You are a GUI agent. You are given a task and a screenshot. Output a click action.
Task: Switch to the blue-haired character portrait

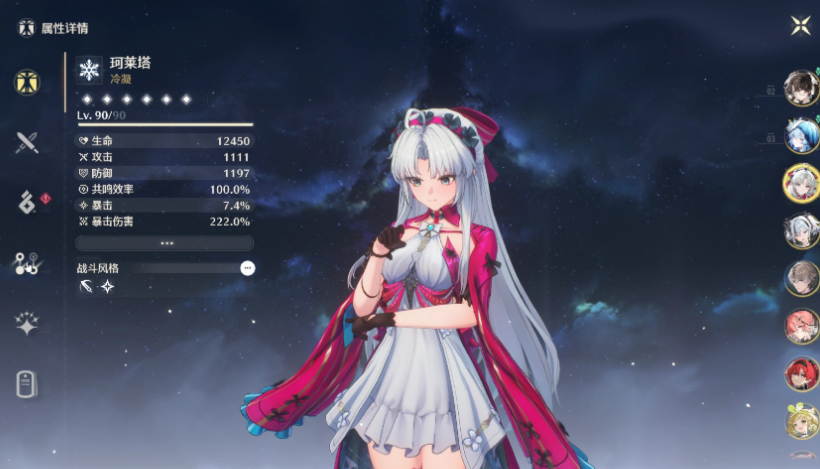(x=801, y=135)
